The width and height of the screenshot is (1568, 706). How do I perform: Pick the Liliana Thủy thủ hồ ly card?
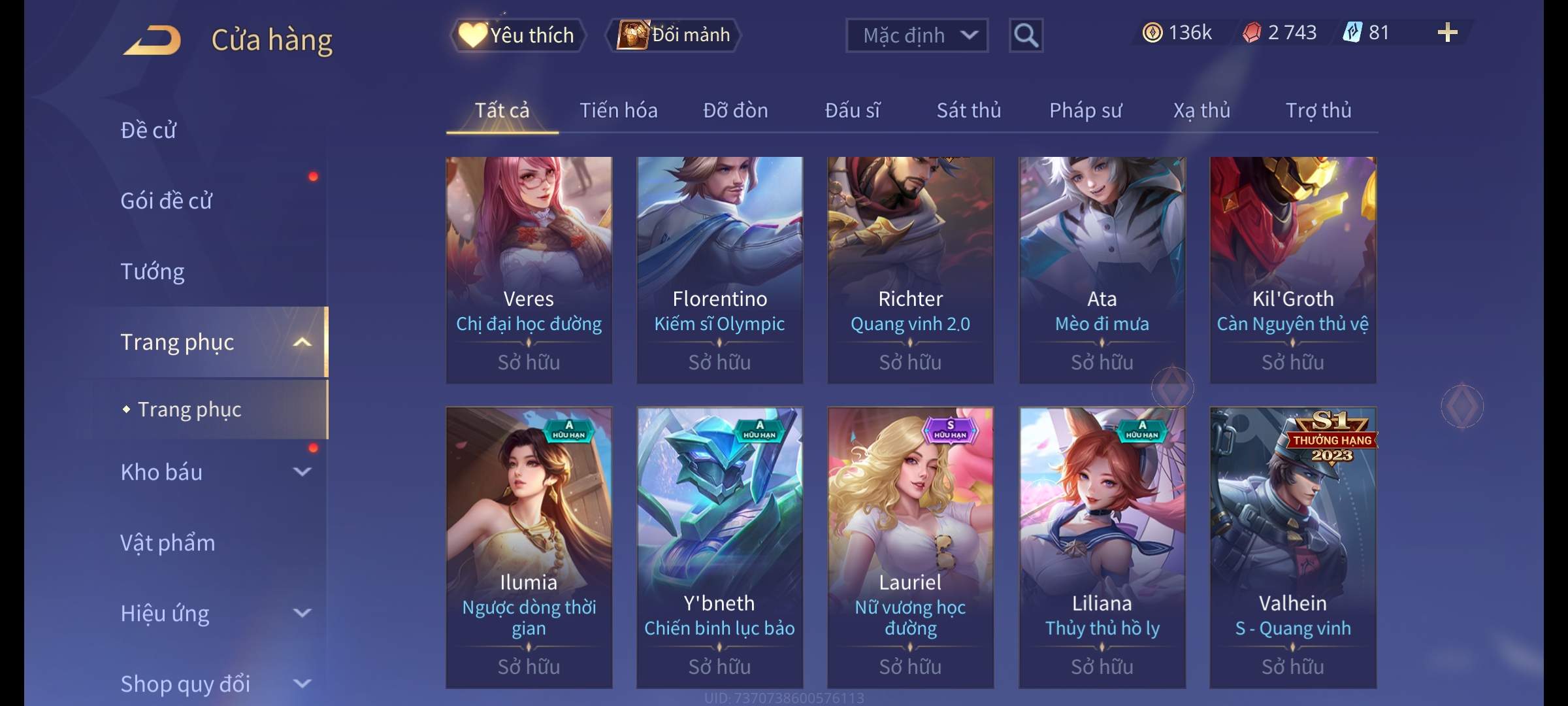[1102, 546]
